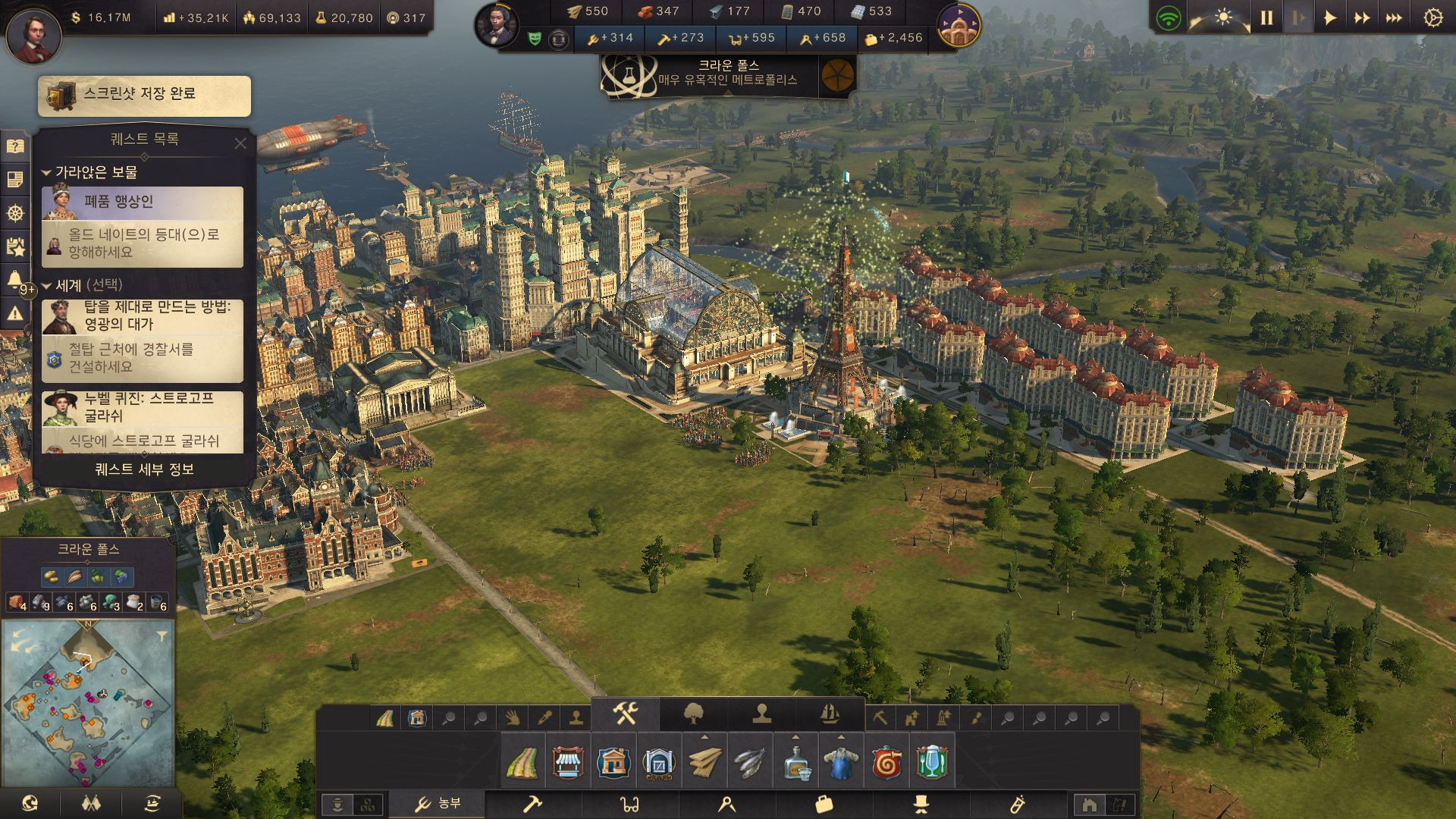Click the minimap island overview
This screenshot has height=819, width=1456.
click(87, 701)
